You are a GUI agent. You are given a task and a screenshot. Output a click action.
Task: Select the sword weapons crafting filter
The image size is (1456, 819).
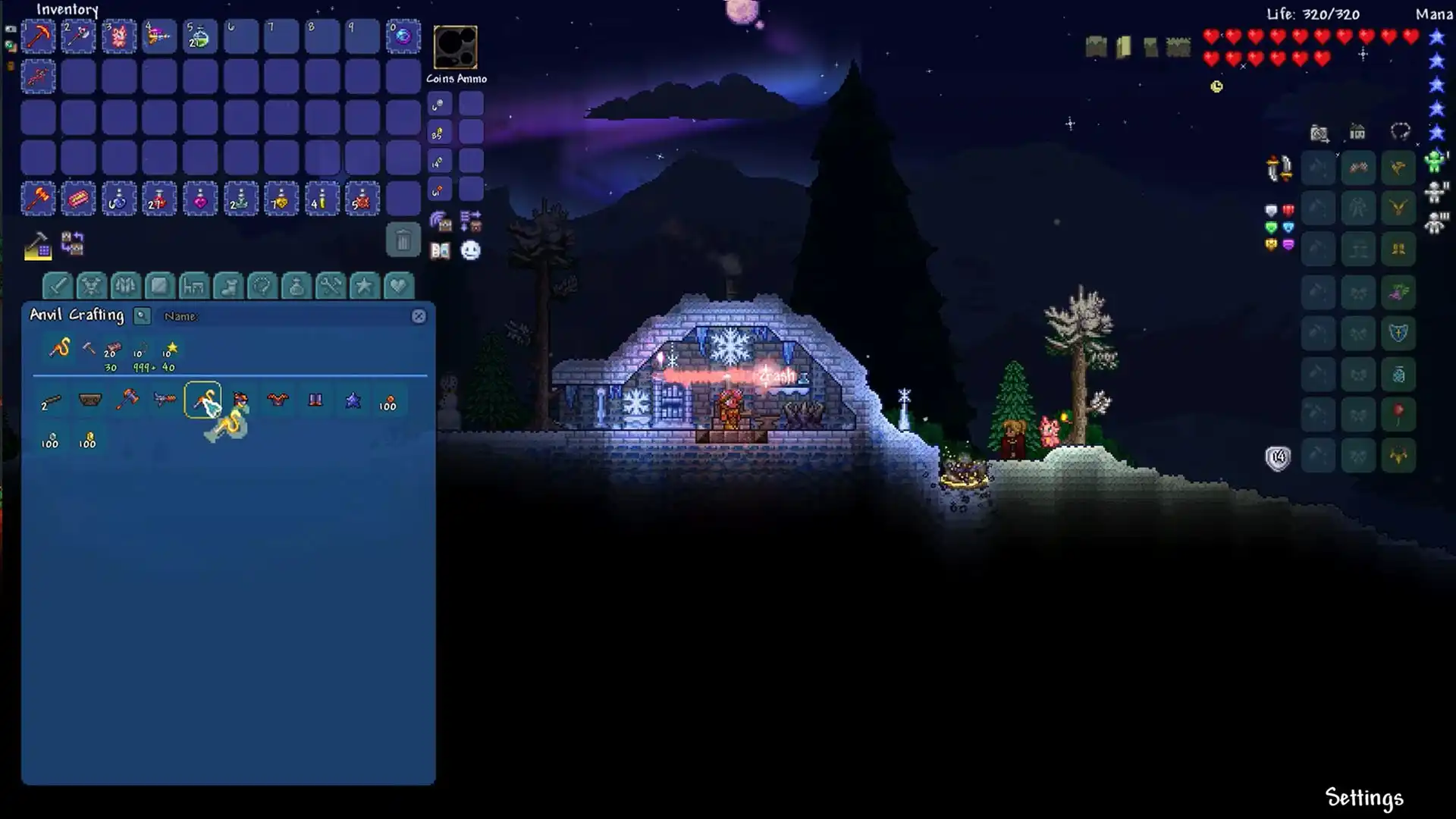[58, 287]
